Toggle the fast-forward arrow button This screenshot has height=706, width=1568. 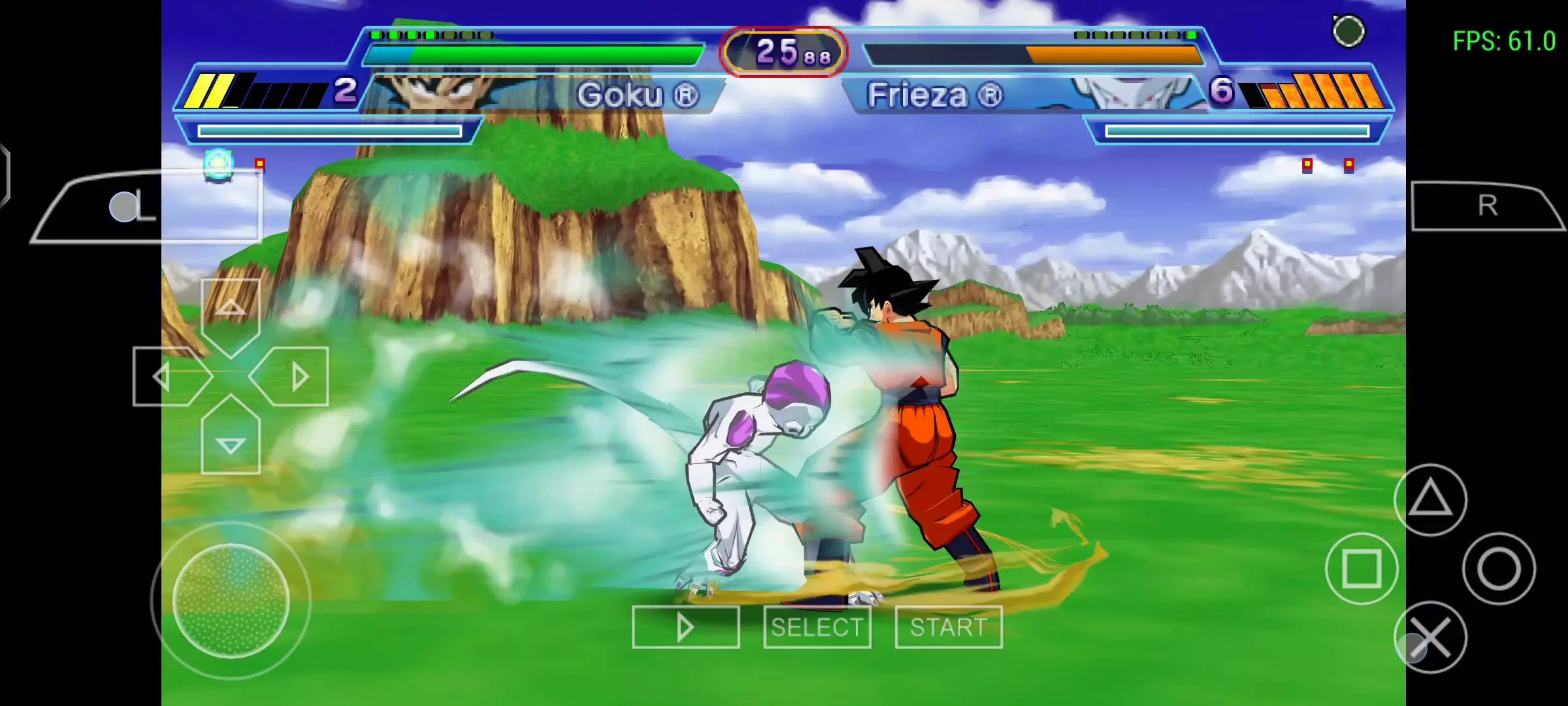click(x=685, y=627)
